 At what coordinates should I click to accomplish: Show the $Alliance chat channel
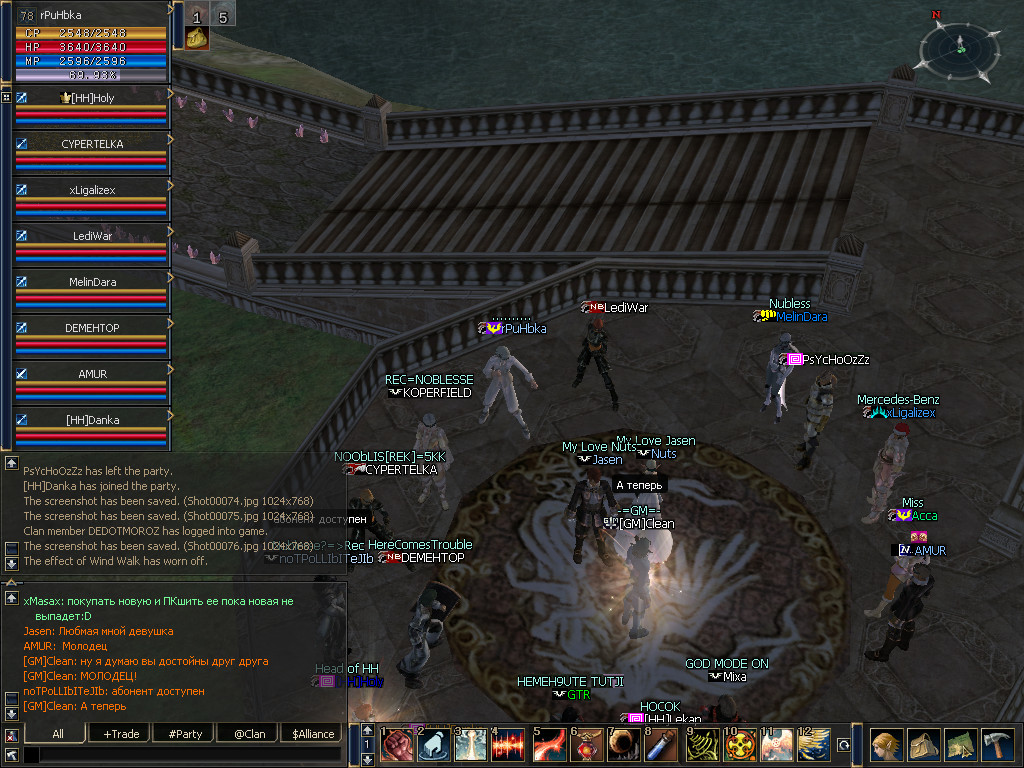pyautogui.click(x=313, y=734)
